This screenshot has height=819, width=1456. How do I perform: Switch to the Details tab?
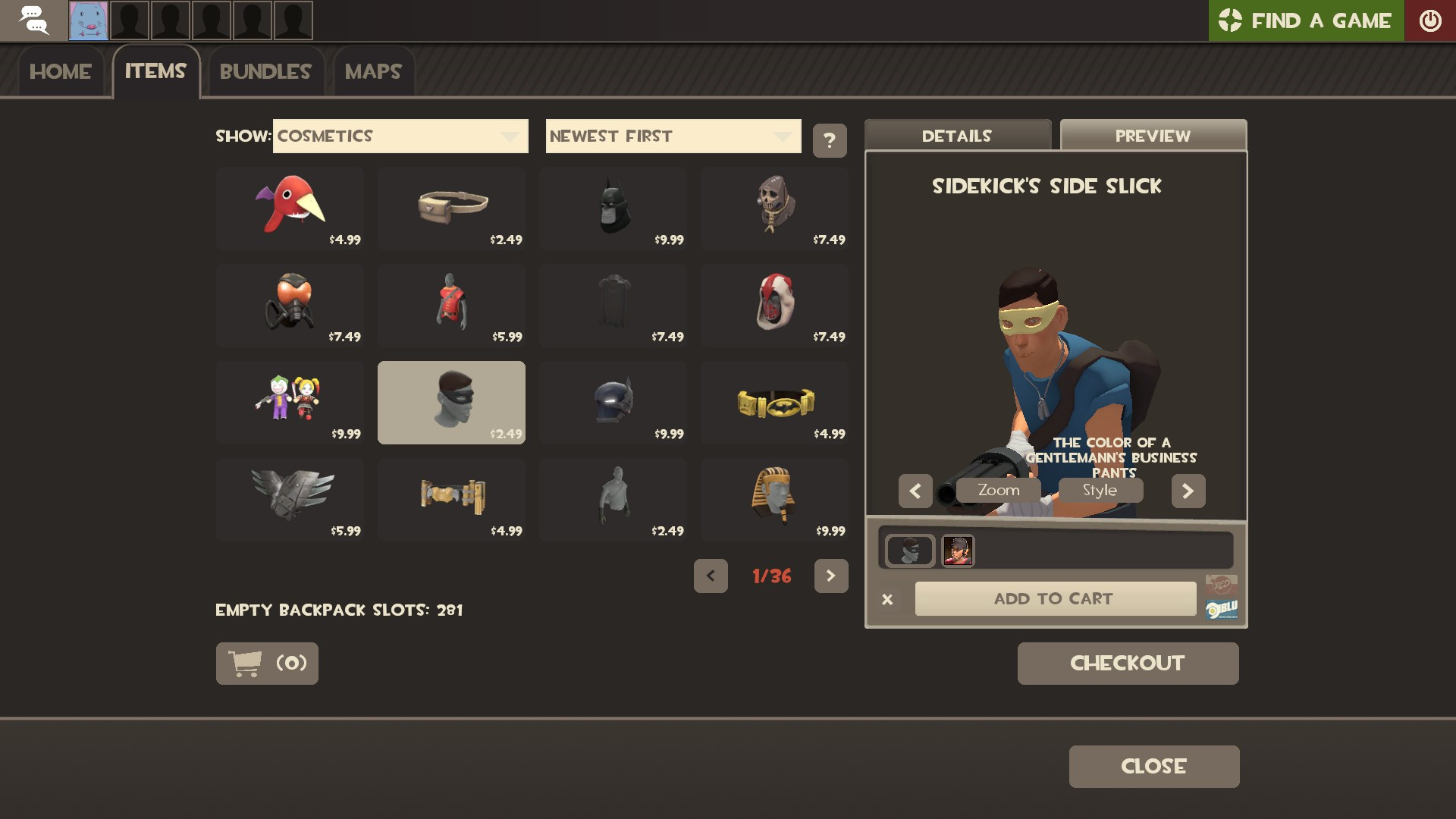957,136
